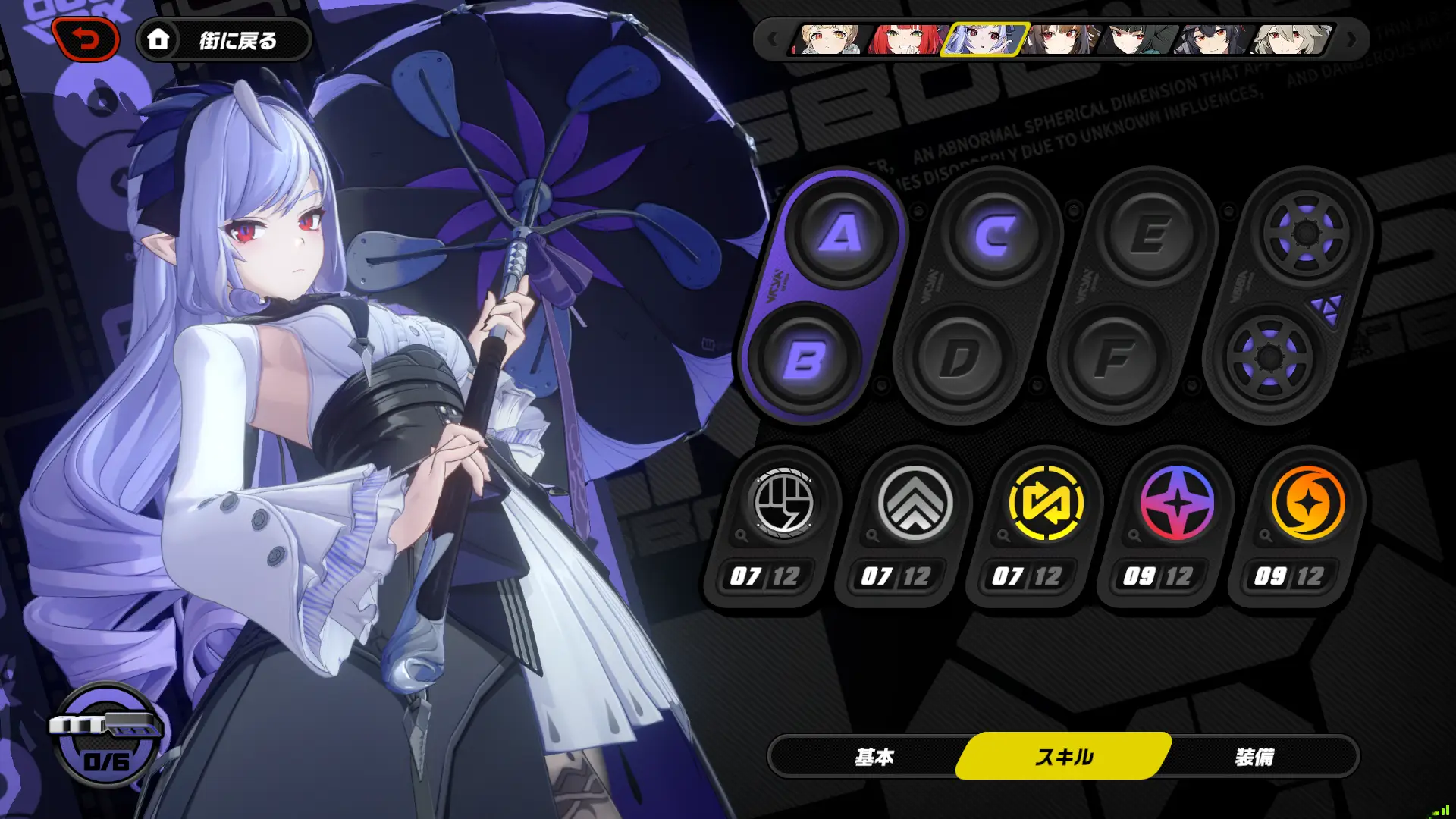Choose the pale gray-haired character portrait
1456x819 pixels.
[x=1291, y=39]
